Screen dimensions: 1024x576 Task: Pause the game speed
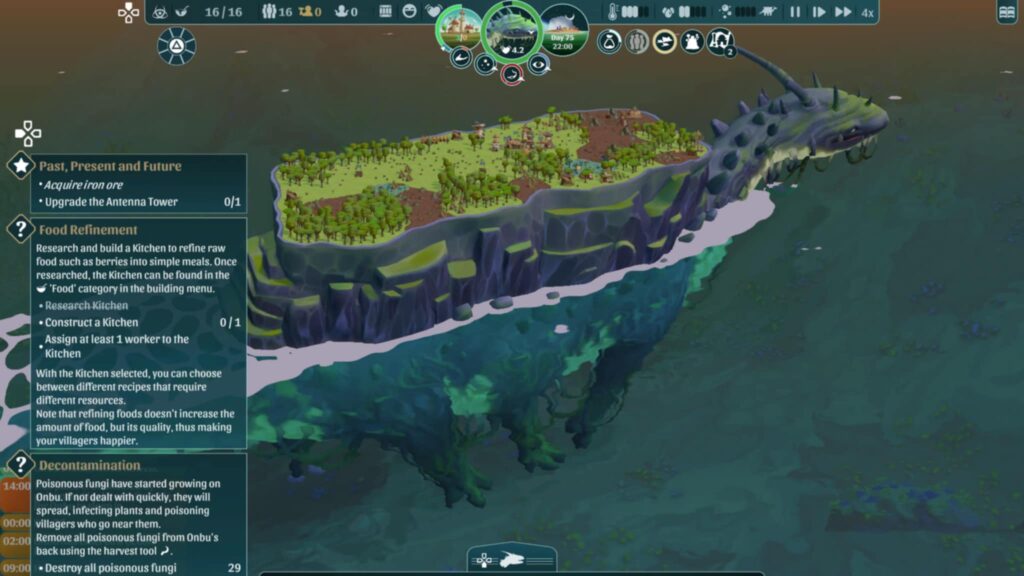coord(795,12)
